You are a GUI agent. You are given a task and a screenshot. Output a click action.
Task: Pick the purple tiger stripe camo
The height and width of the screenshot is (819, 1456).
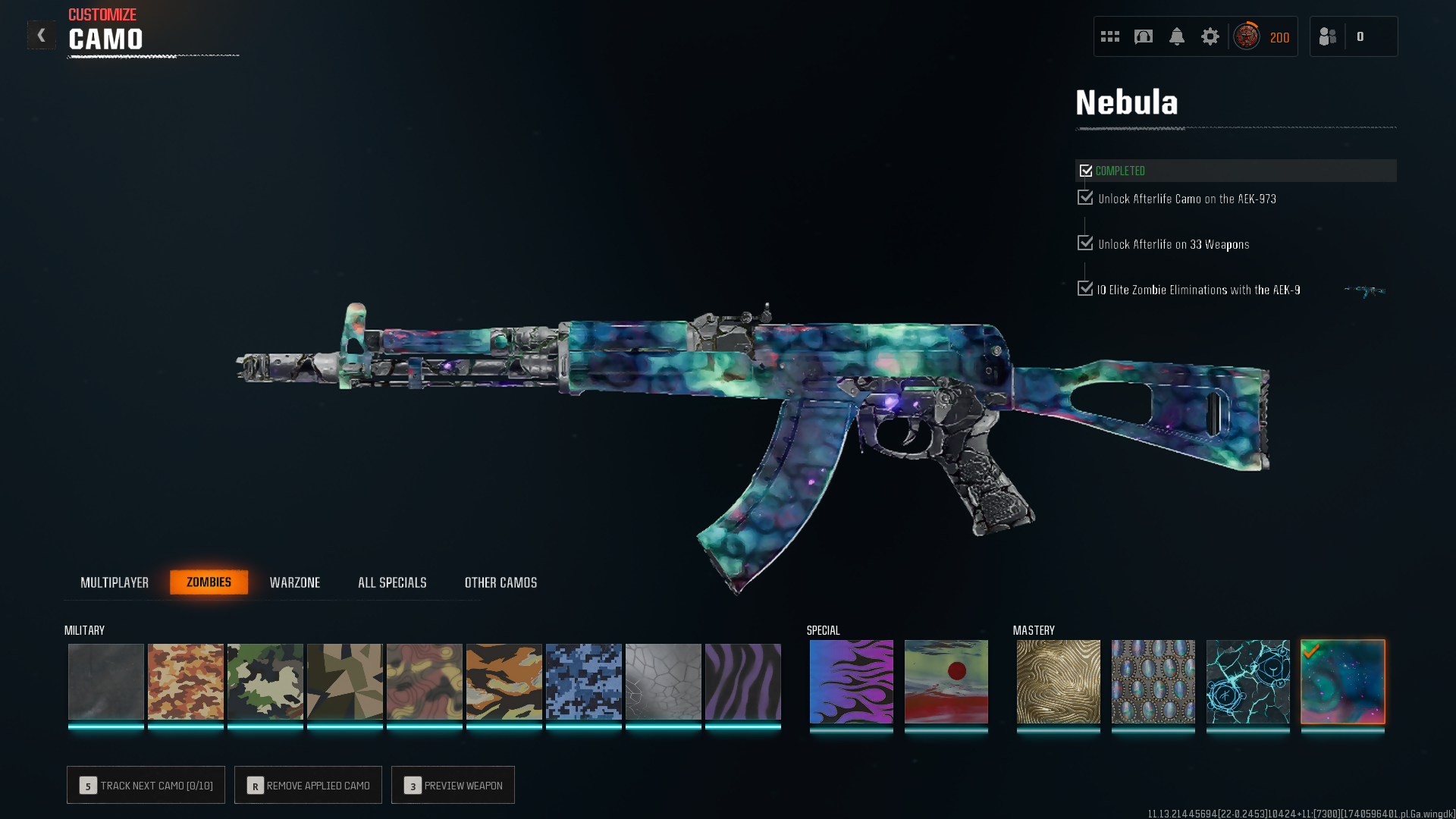coord(743,681)
